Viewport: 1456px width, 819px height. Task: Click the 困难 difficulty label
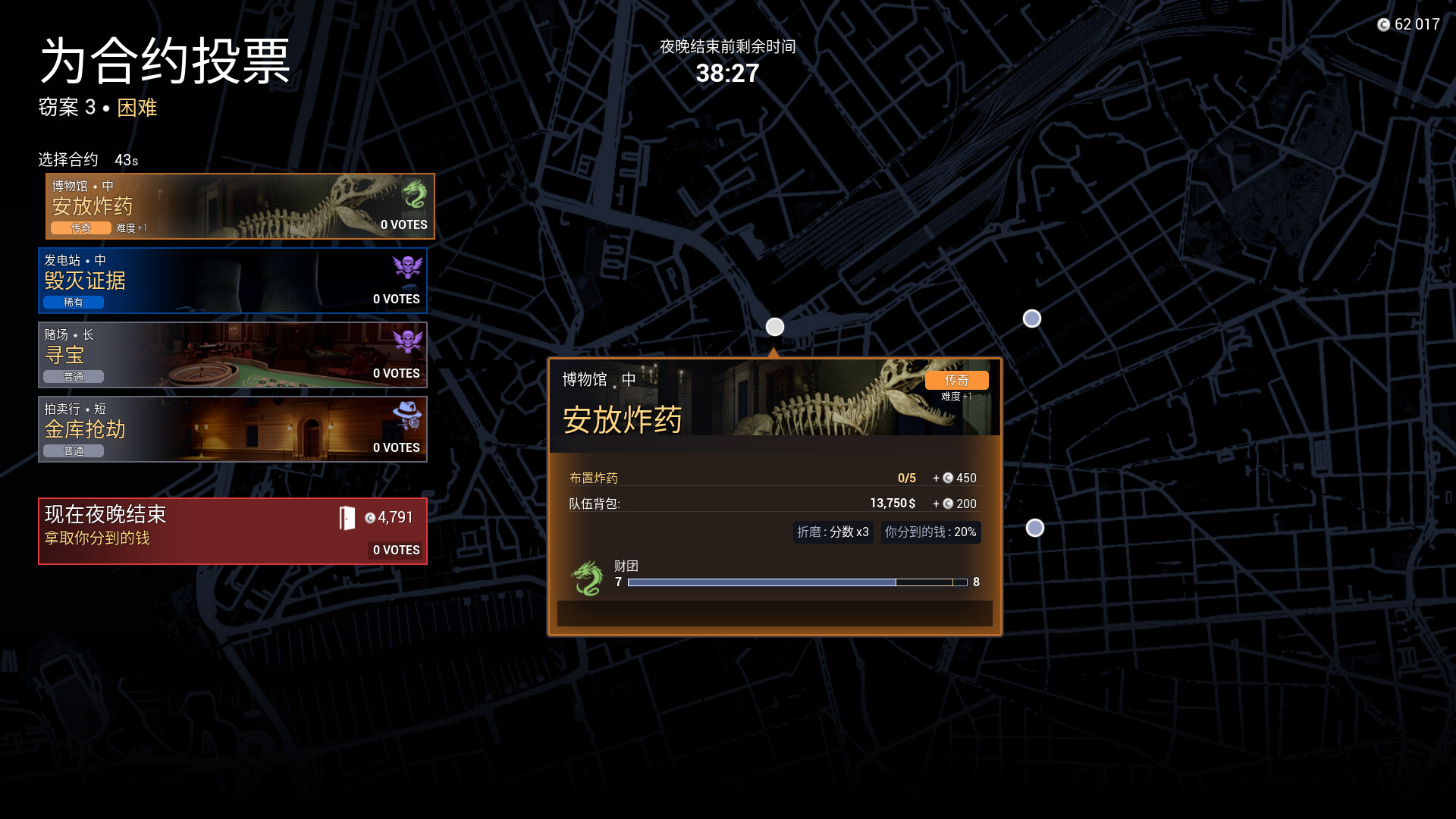[136, 108]
